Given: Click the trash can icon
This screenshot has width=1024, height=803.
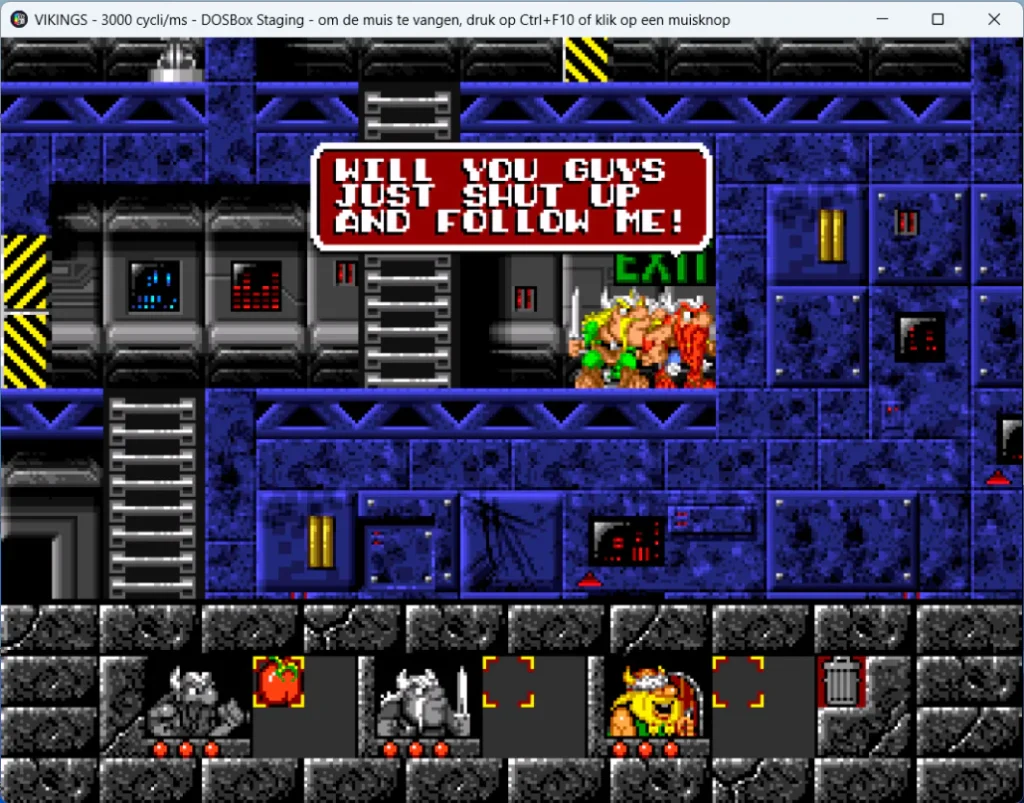Looking at the screenshot, I should (840, 682).
